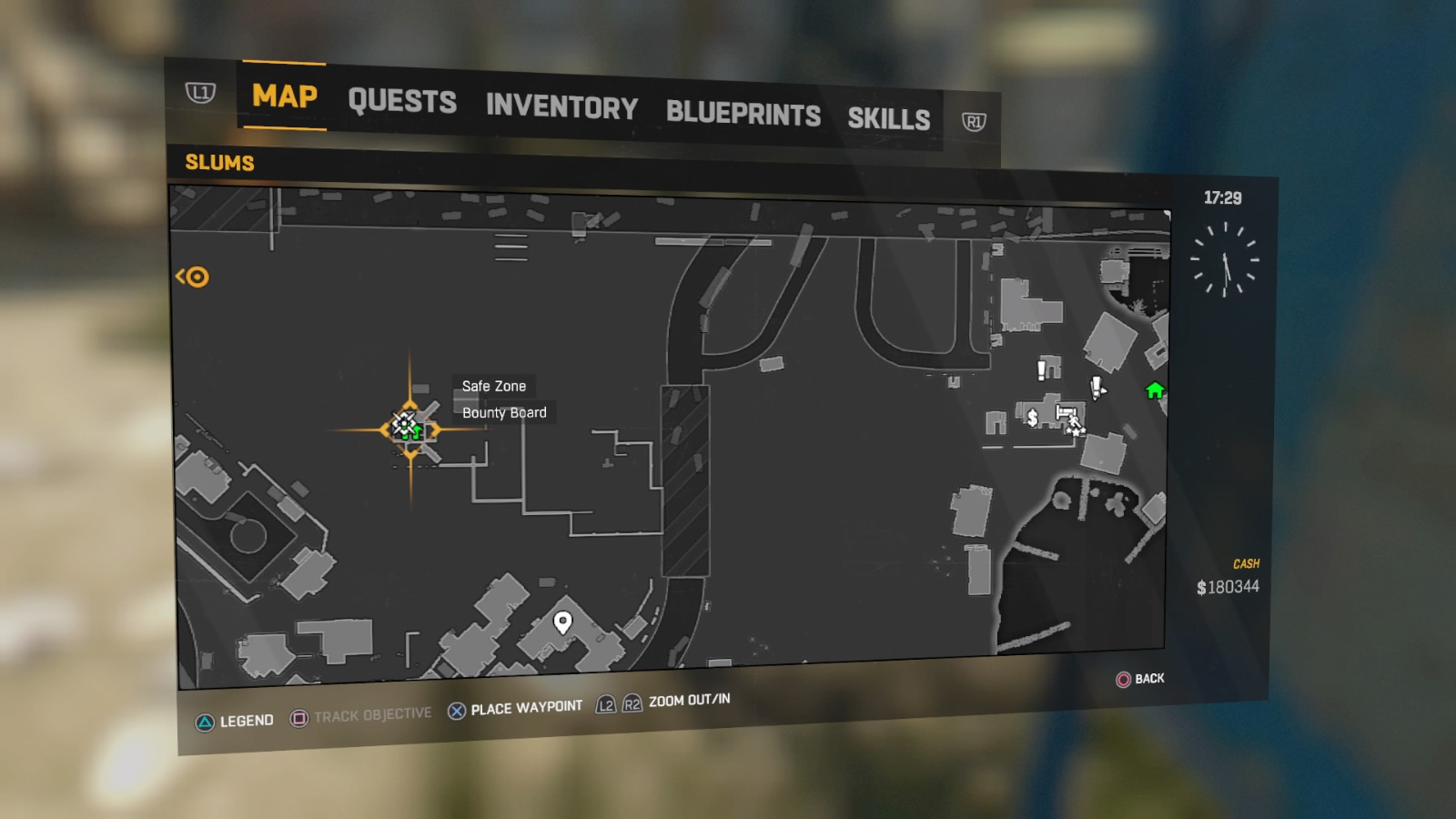Click the dollar sign shop icon
The image size is (1456, 819).
1033,419
